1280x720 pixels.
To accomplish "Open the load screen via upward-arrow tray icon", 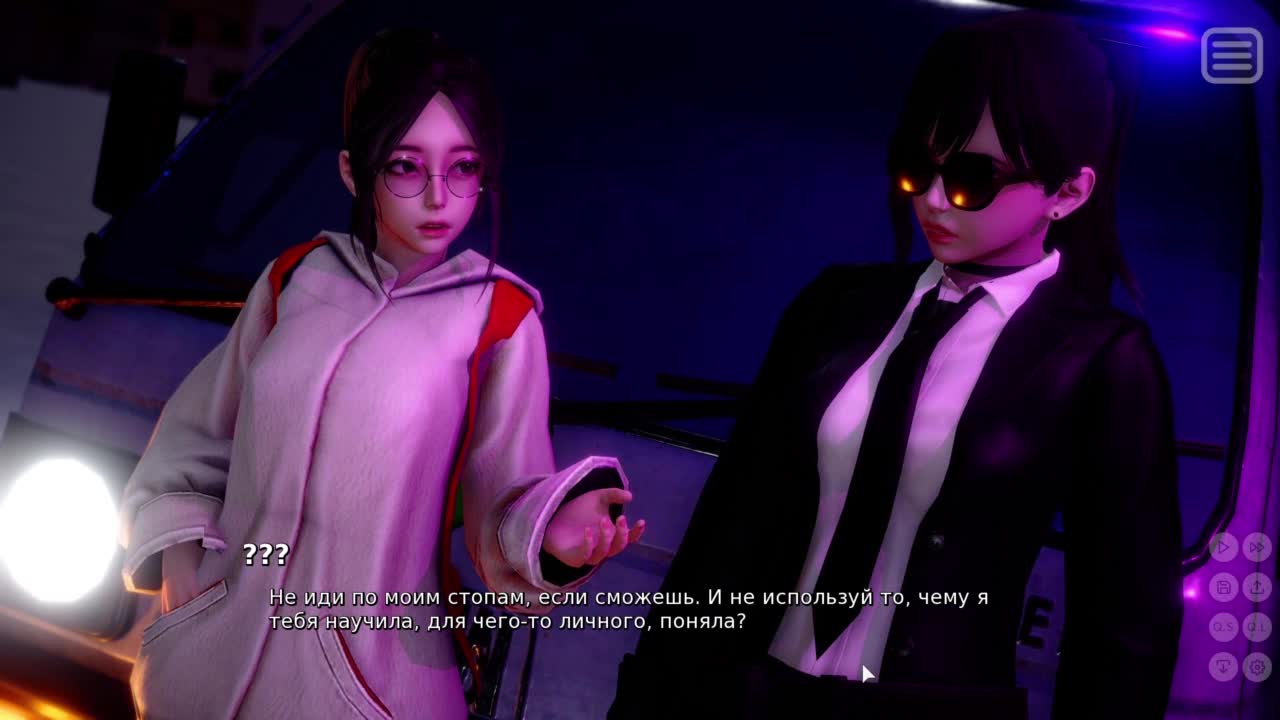I will pos(1256,587).
